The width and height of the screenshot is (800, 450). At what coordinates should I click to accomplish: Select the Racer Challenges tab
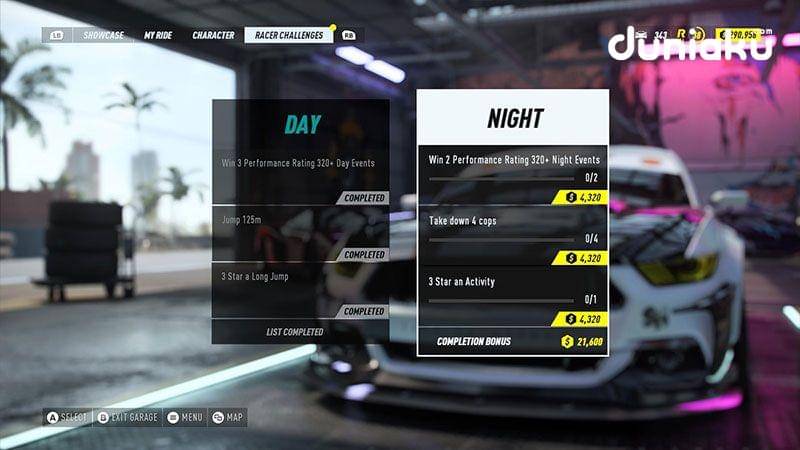288,35
